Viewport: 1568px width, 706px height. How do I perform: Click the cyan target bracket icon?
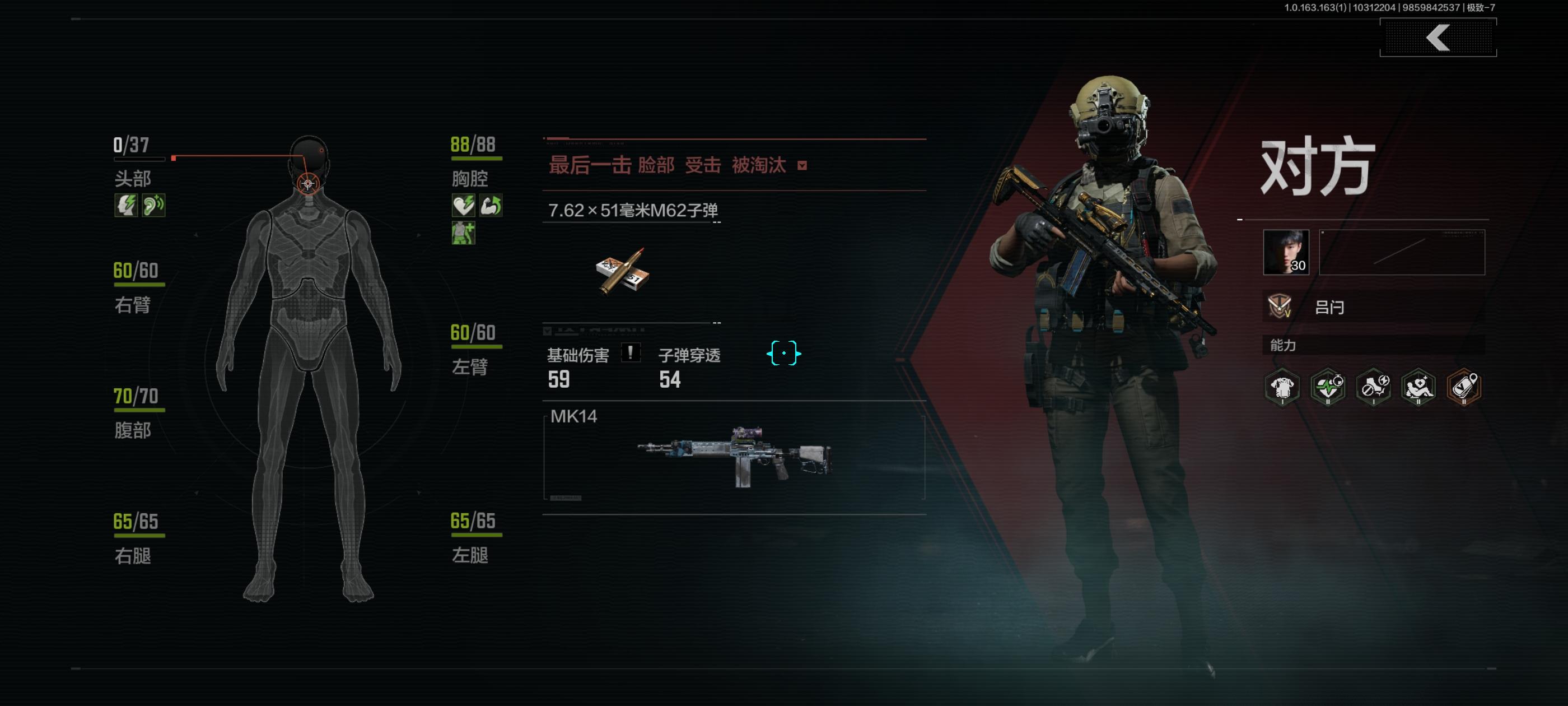tap(783, 354)
